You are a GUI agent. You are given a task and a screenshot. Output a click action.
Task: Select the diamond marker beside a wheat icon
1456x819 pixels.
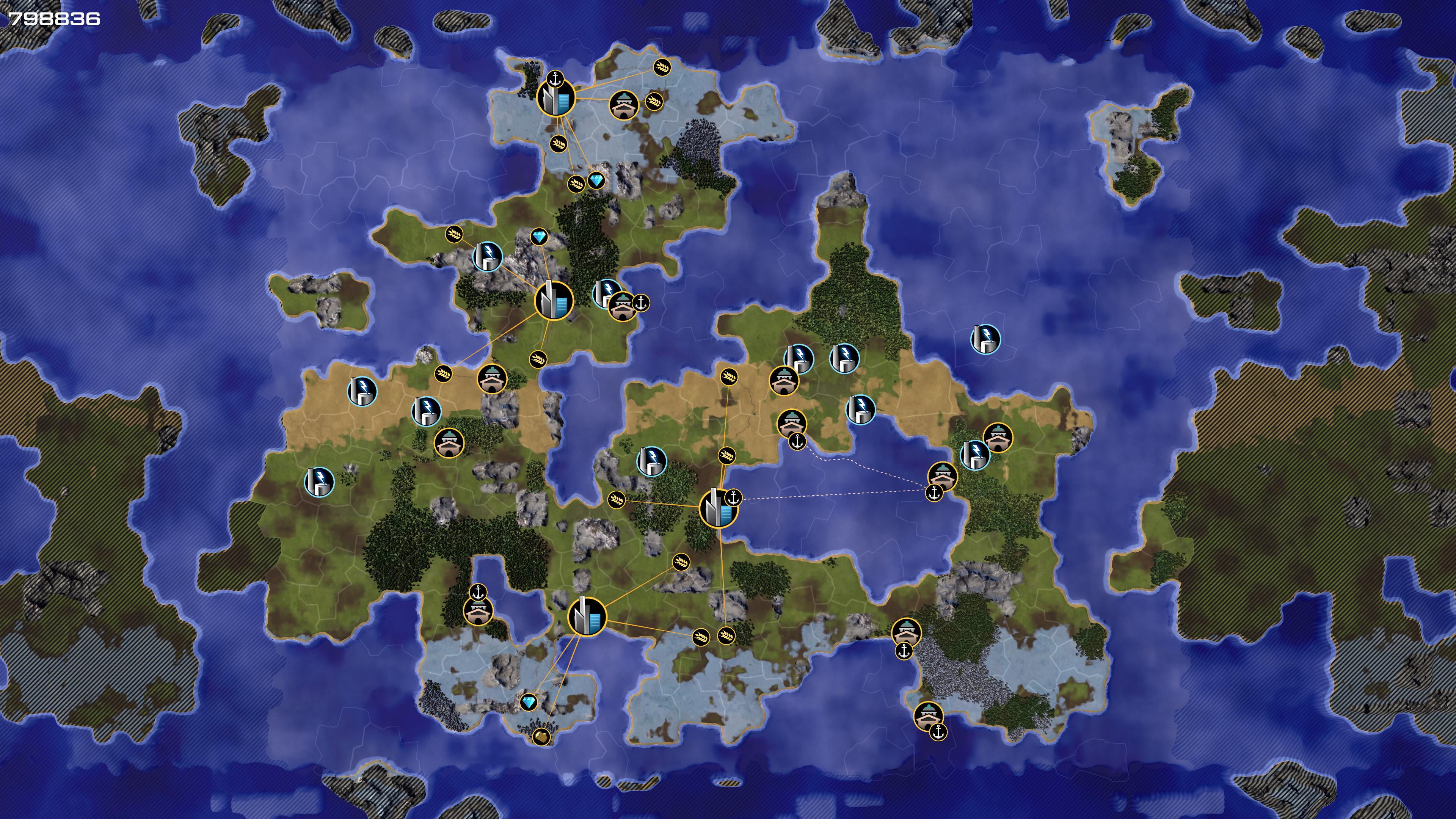(x=596, y=181)
